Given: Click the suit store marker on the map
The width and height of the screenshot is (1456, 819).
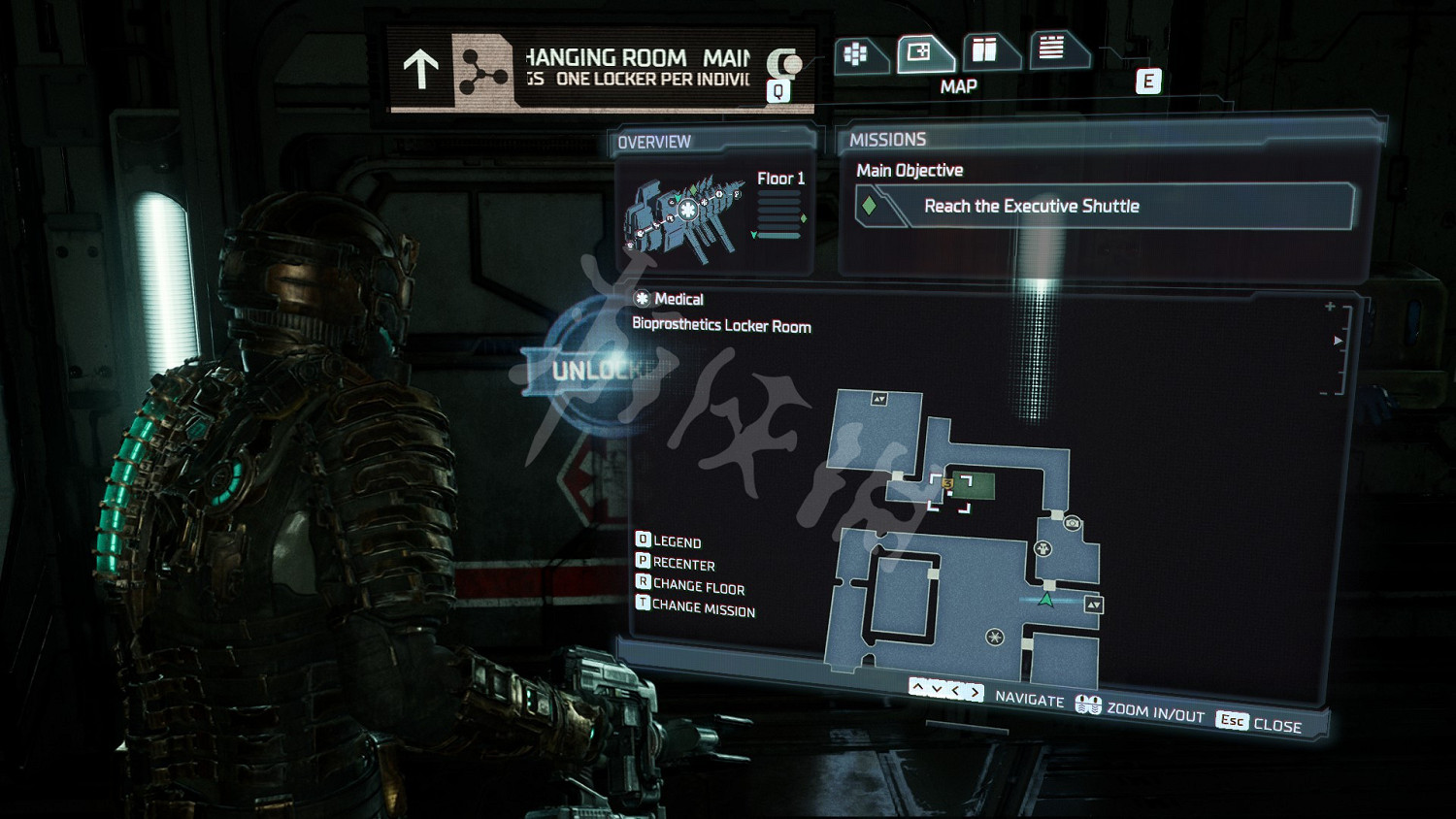Looking at the screenshot, I should (x=1043, y=548).
